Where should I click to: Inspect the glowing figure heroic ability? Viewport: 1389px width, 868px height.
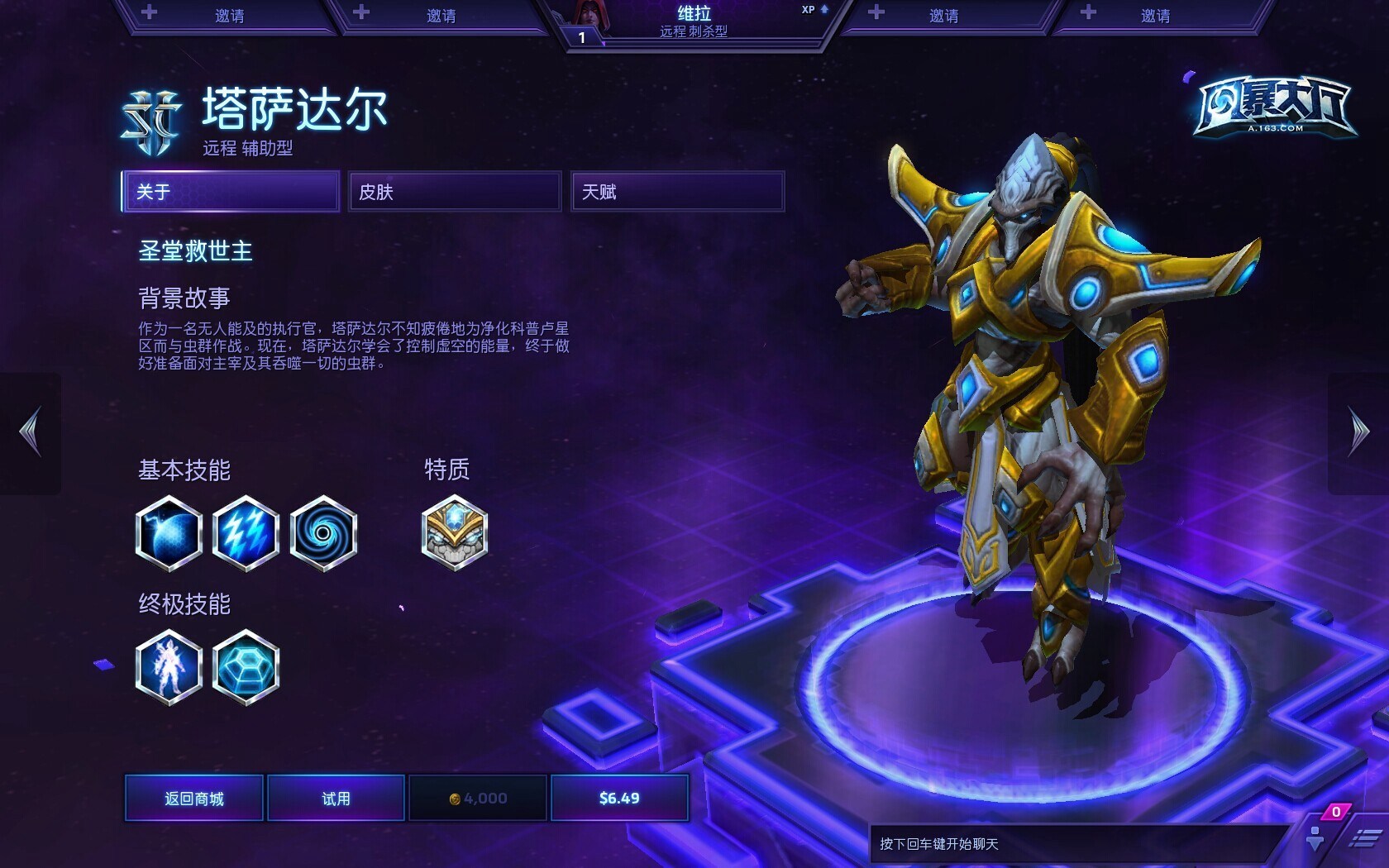point(169,667)
